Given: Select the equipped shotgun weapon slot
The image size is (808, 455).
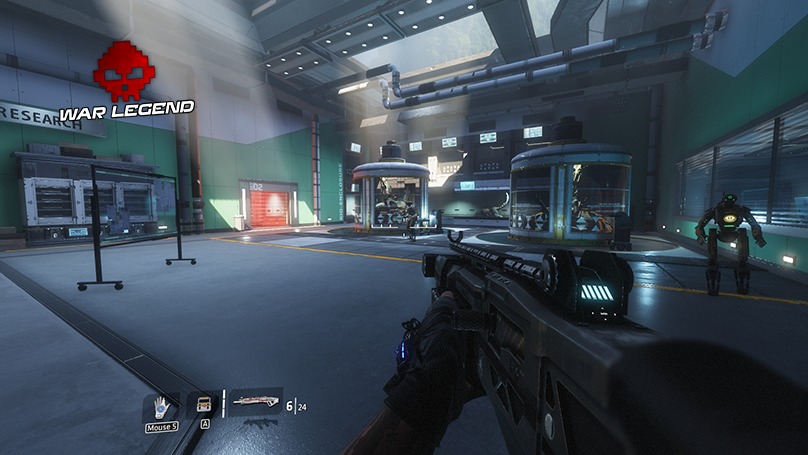Looking at the screenshot, I should point(255,401).
